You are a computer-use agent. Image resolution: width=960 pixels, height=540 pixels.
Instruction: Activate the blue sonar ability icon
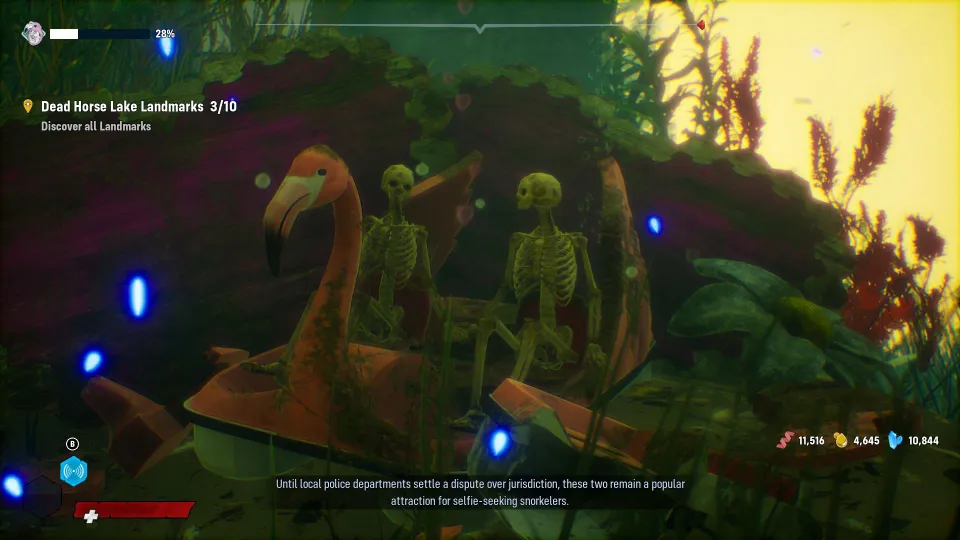tap(73, 470)
